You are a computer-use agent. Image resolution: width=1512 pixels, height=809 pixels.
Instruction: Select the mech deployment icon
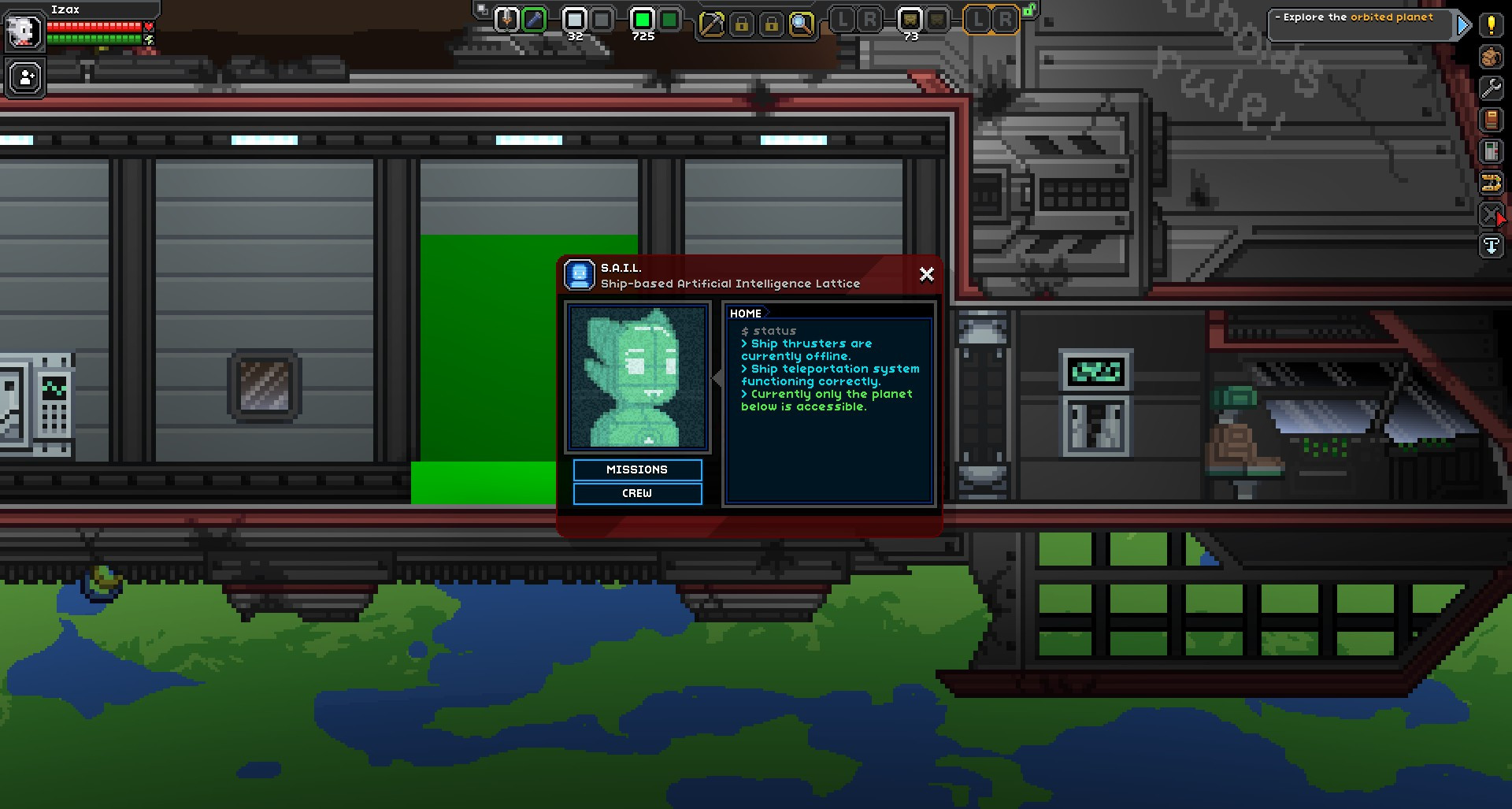coord(1491,182)
